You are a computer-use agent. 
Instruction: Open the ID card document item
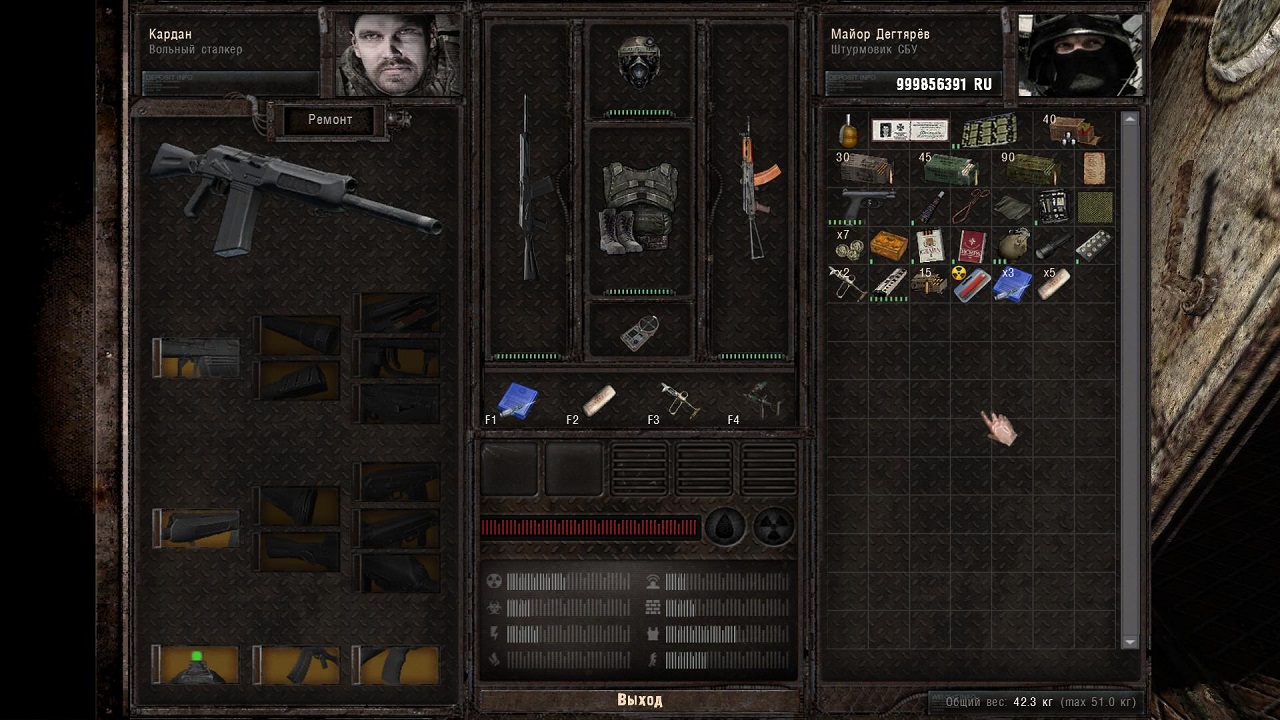(909, 131)
